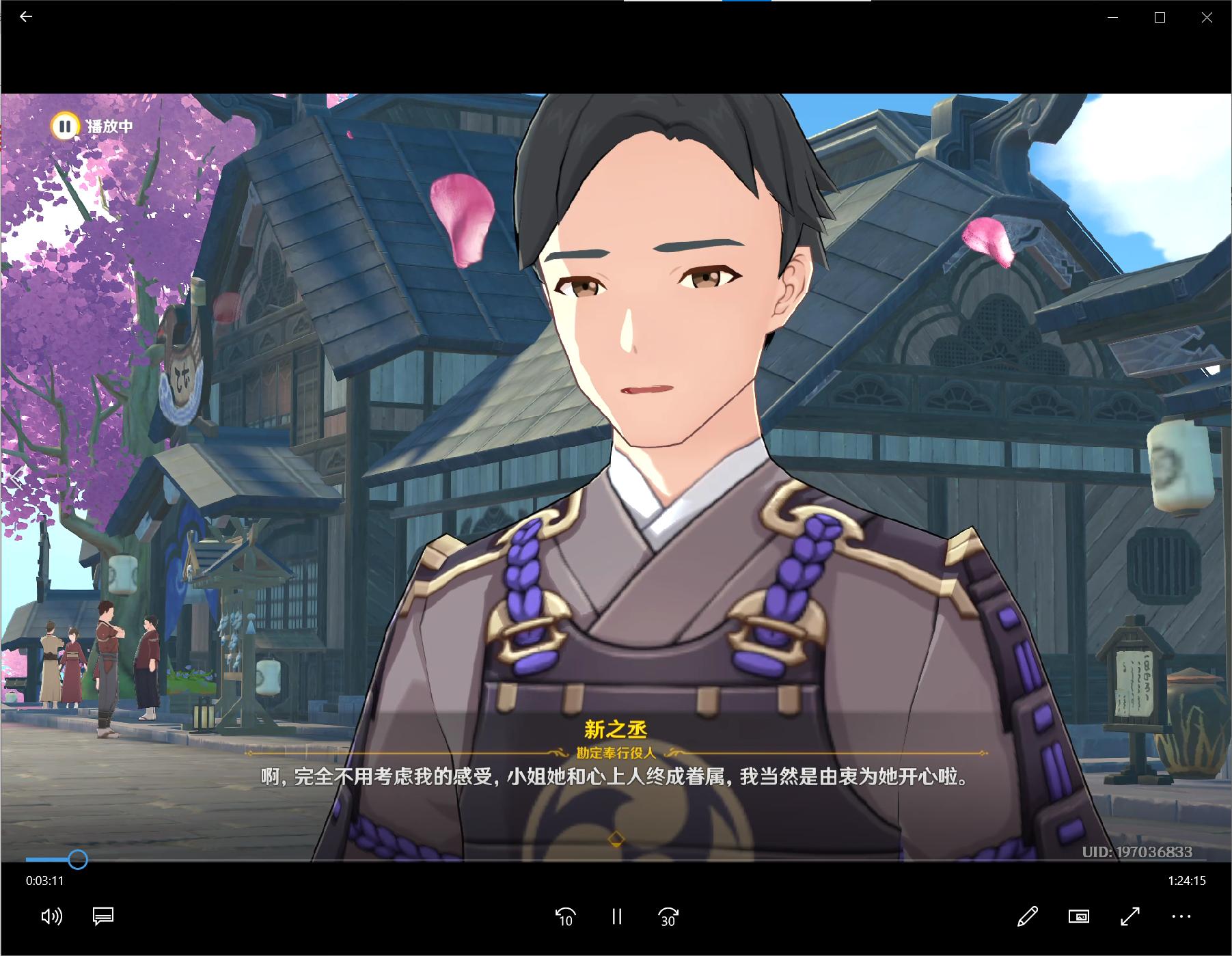Enter fullscreen with the diagonal arrows icon

click(1132, 916)
